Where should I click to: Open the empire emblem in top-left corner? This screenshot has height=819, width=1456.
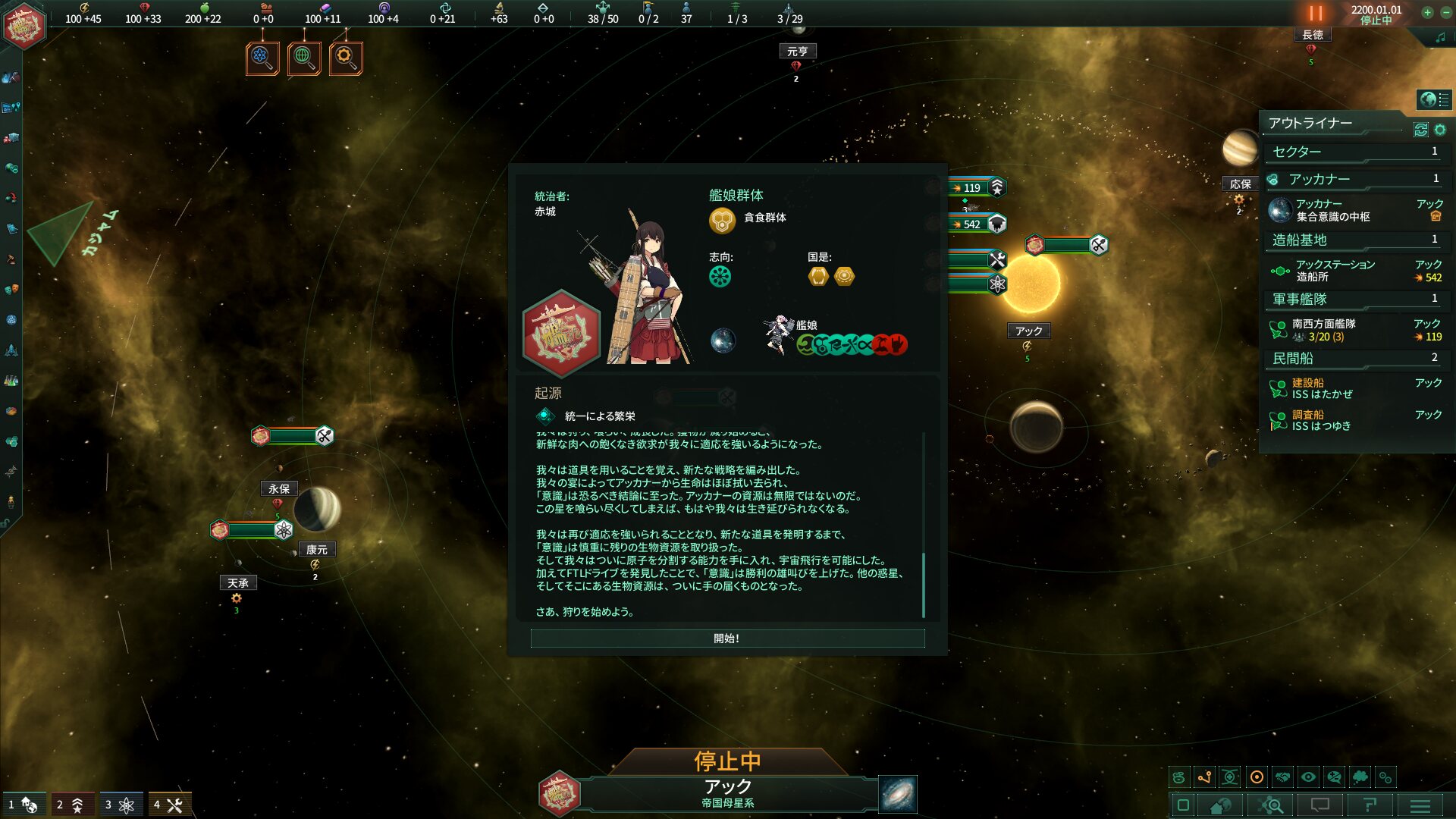coord(24,26)
